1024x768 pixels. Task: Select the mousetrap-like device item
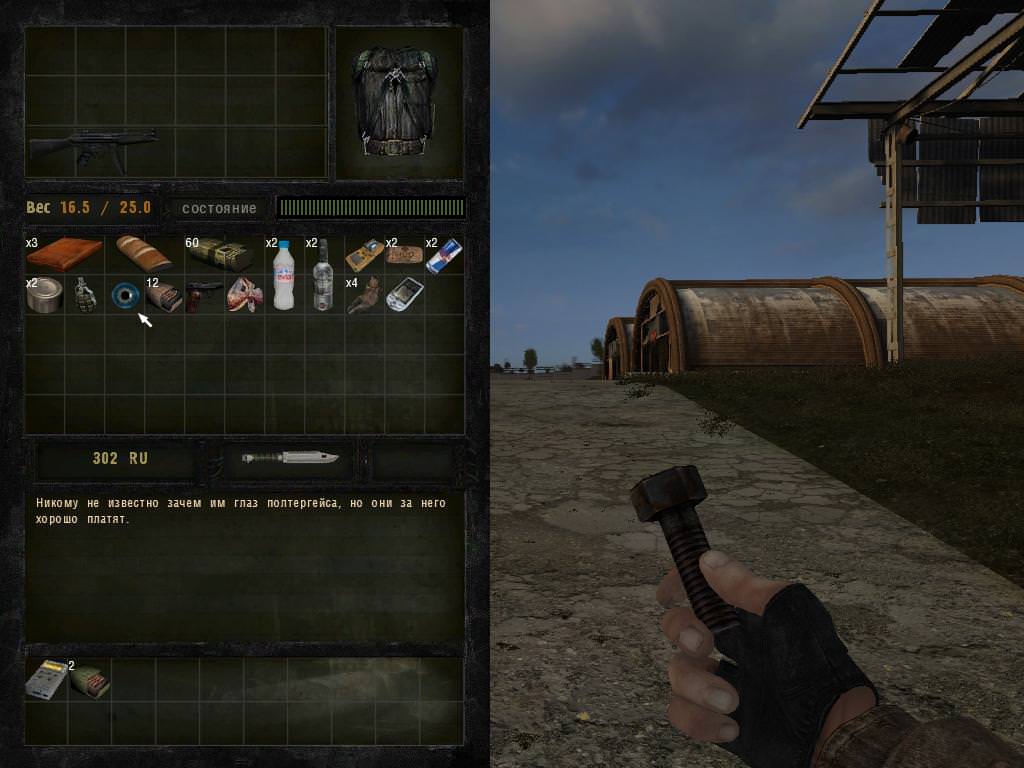click(364, 254)
